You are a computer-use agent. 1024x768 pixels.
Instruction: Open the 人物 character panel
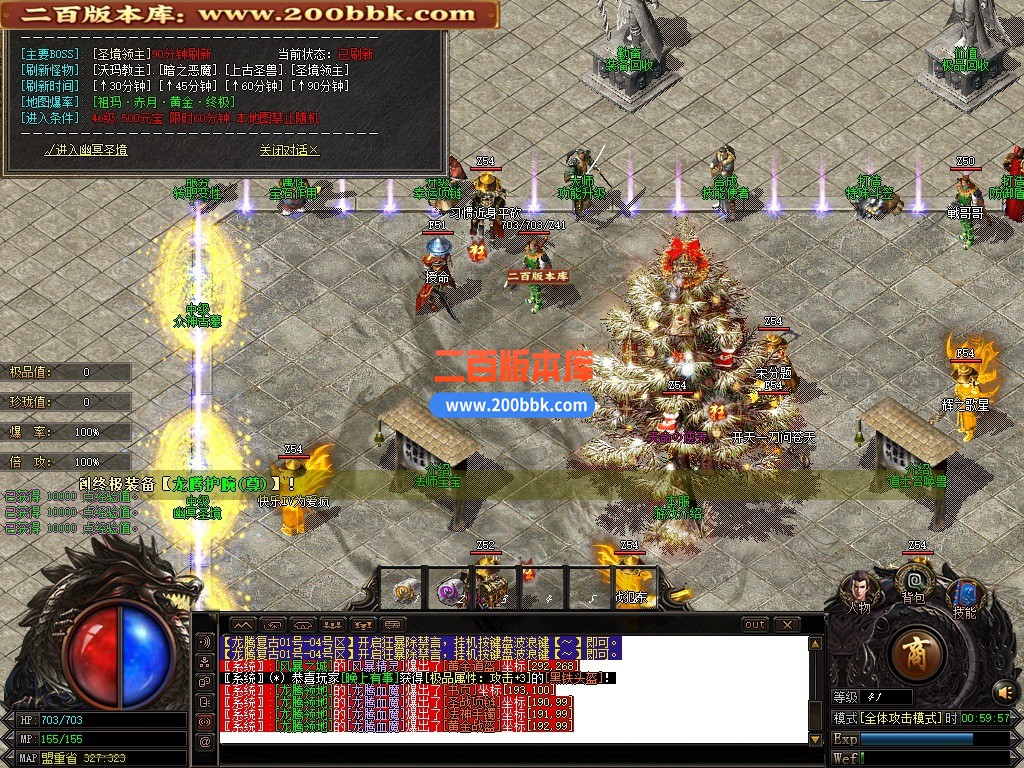tap(858, 591)
